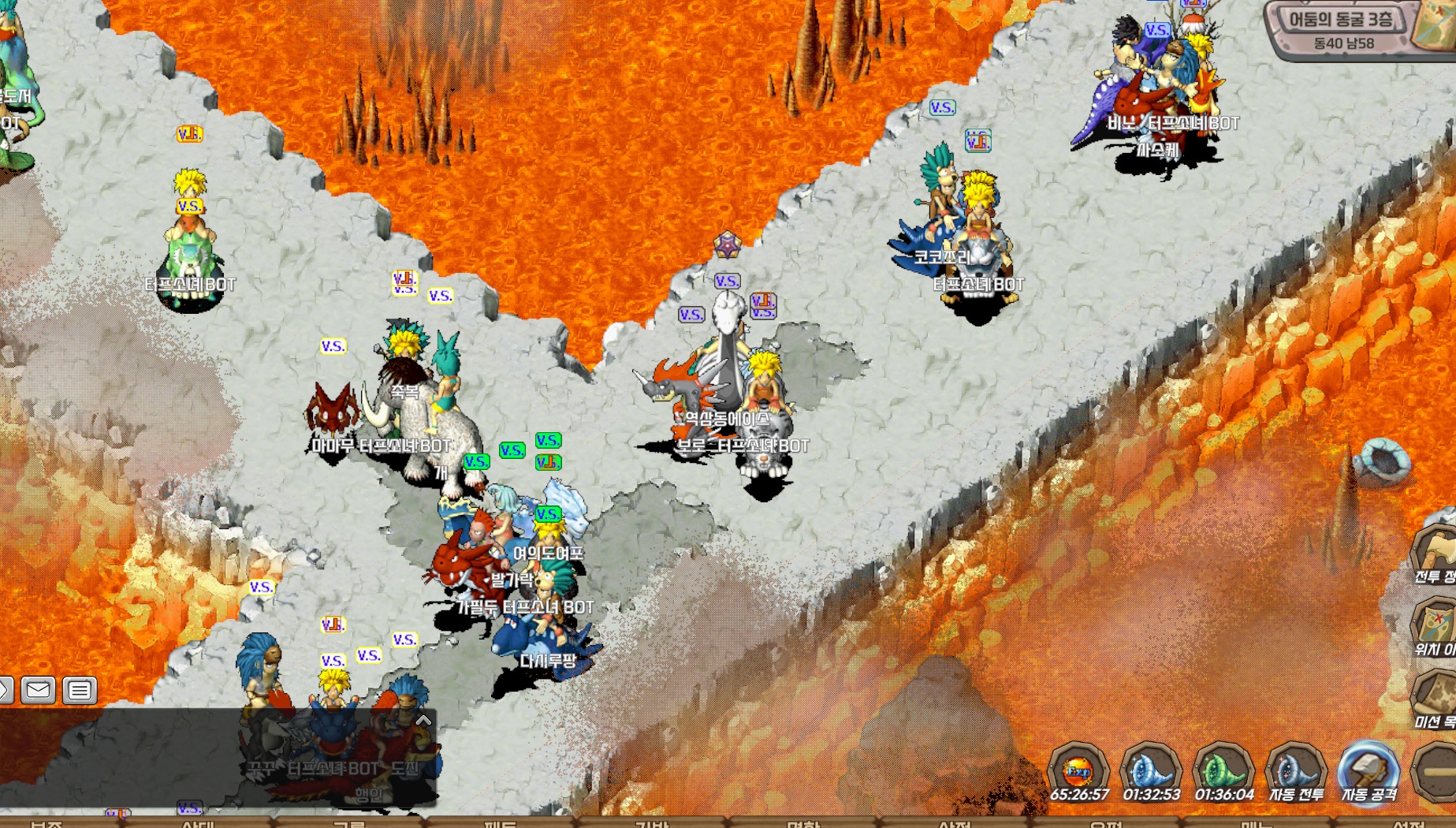The width and height of the screenshot is (1456, 828).
Task: Open the chat log list button
Action: (79, 690)
